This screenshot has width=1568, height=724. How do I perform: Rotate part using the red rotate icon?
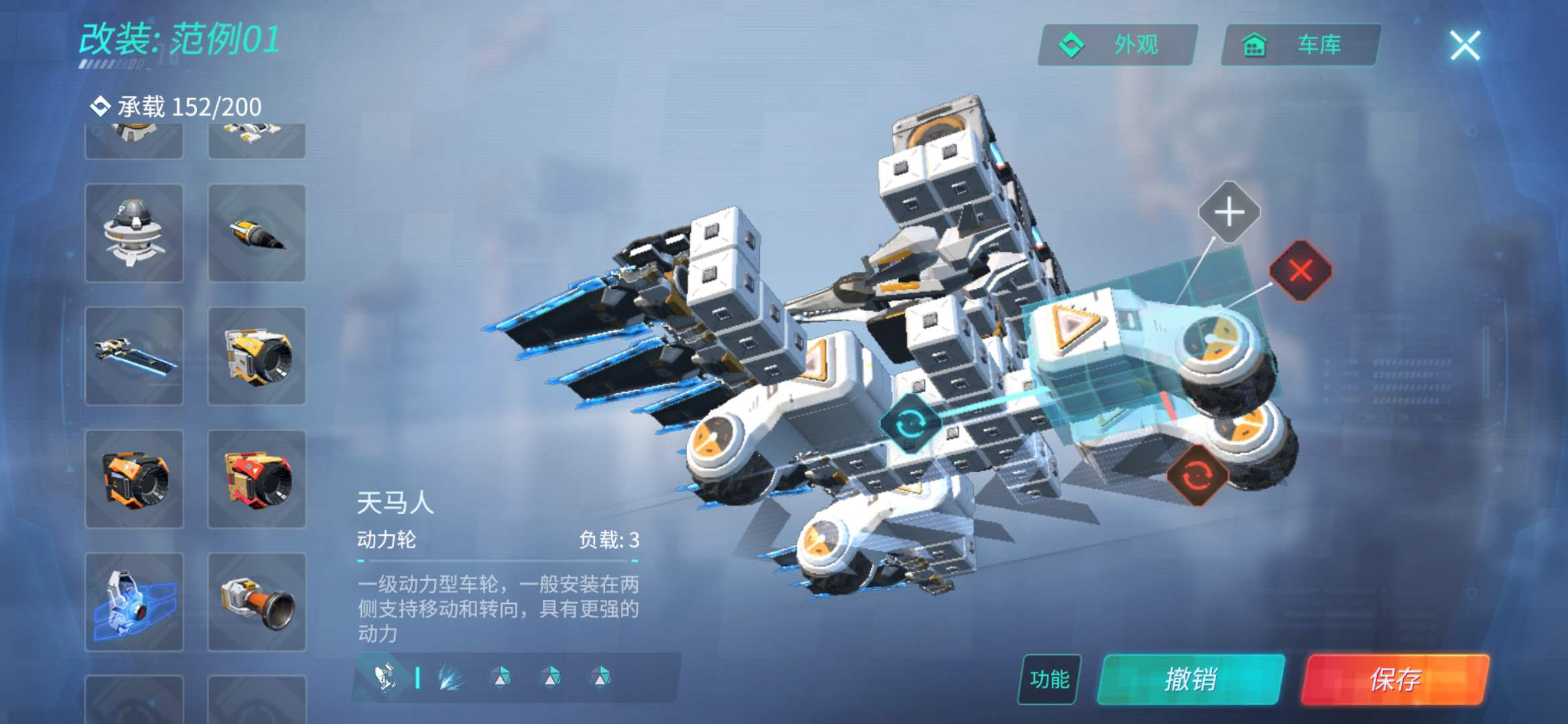coord(1197,475)
